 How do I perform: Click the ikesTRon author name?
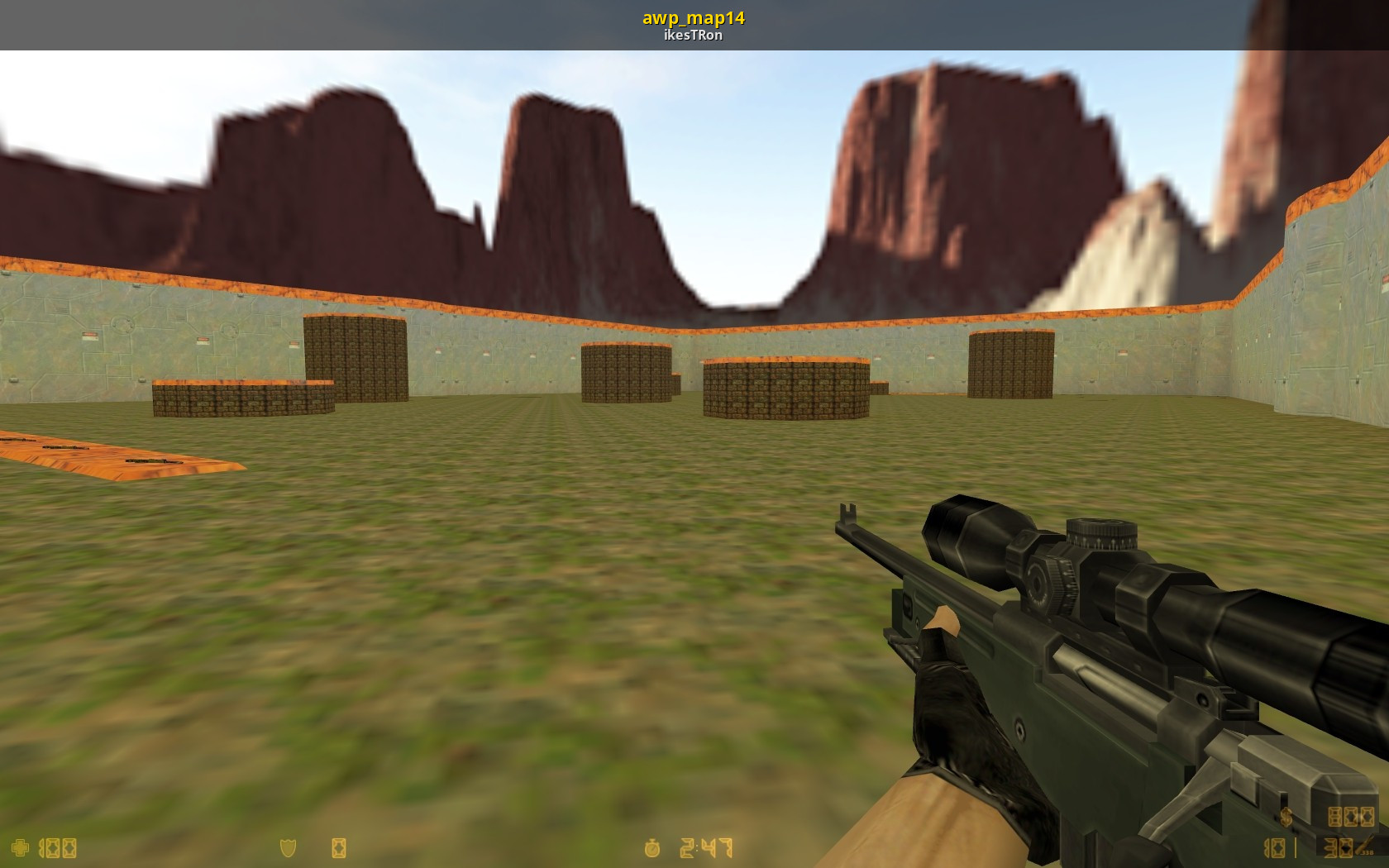coord(694,36)
